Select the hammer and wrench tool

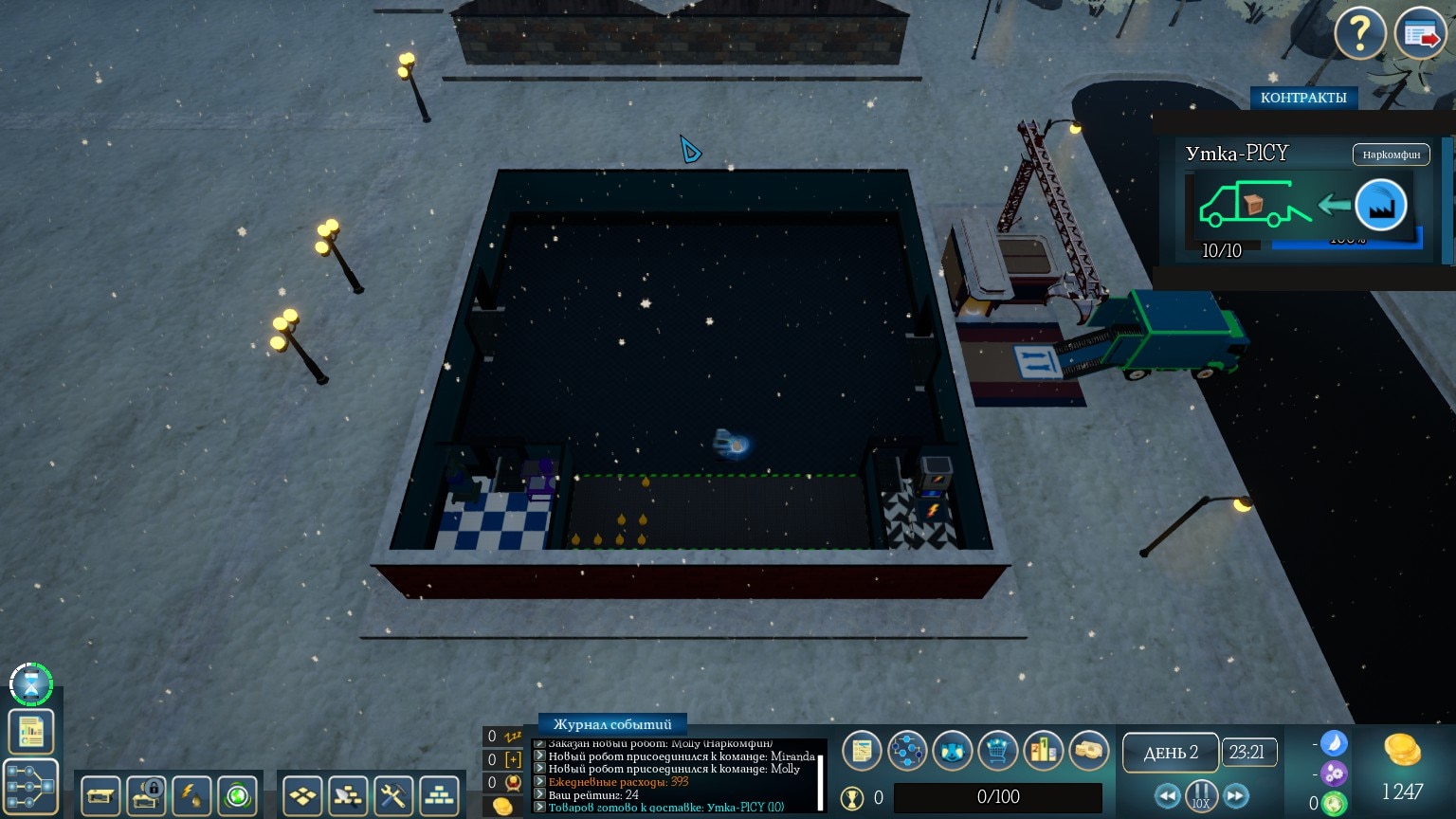pyautogui.click(x=393, y=796)
